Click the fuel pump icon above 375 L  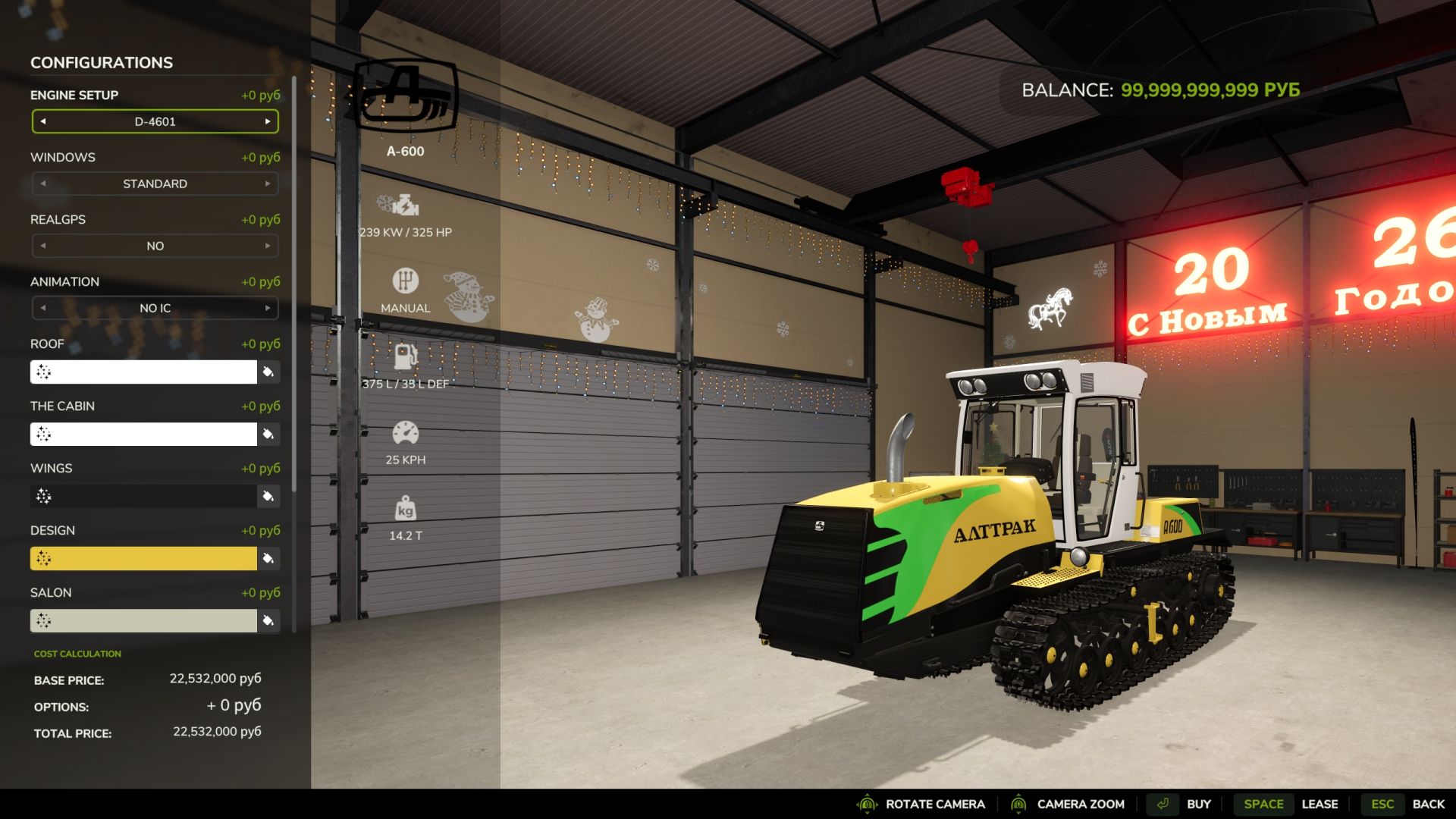tap(405, 354)
